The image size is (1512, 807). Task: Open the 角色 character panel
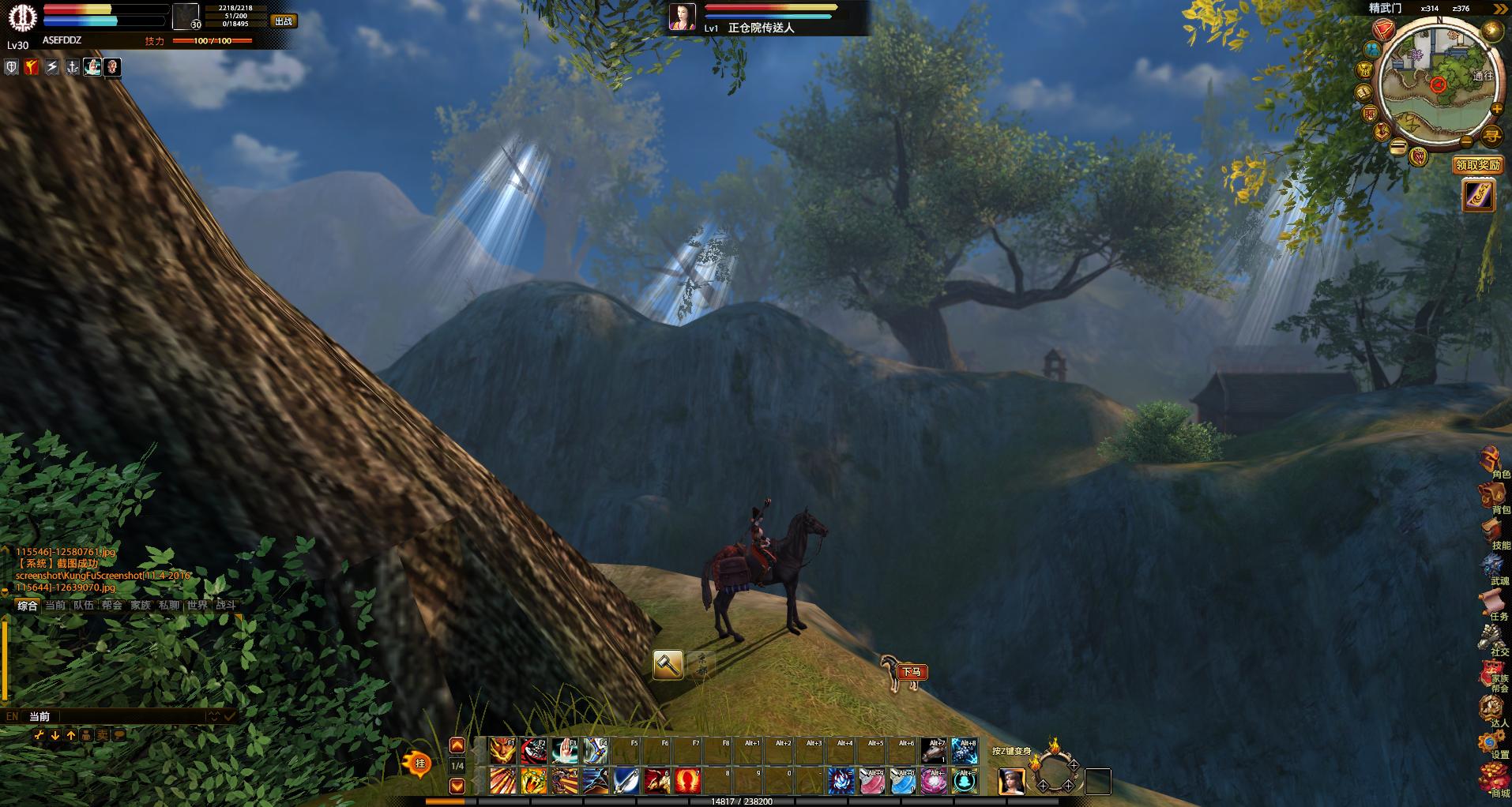tap(1492, 462)
